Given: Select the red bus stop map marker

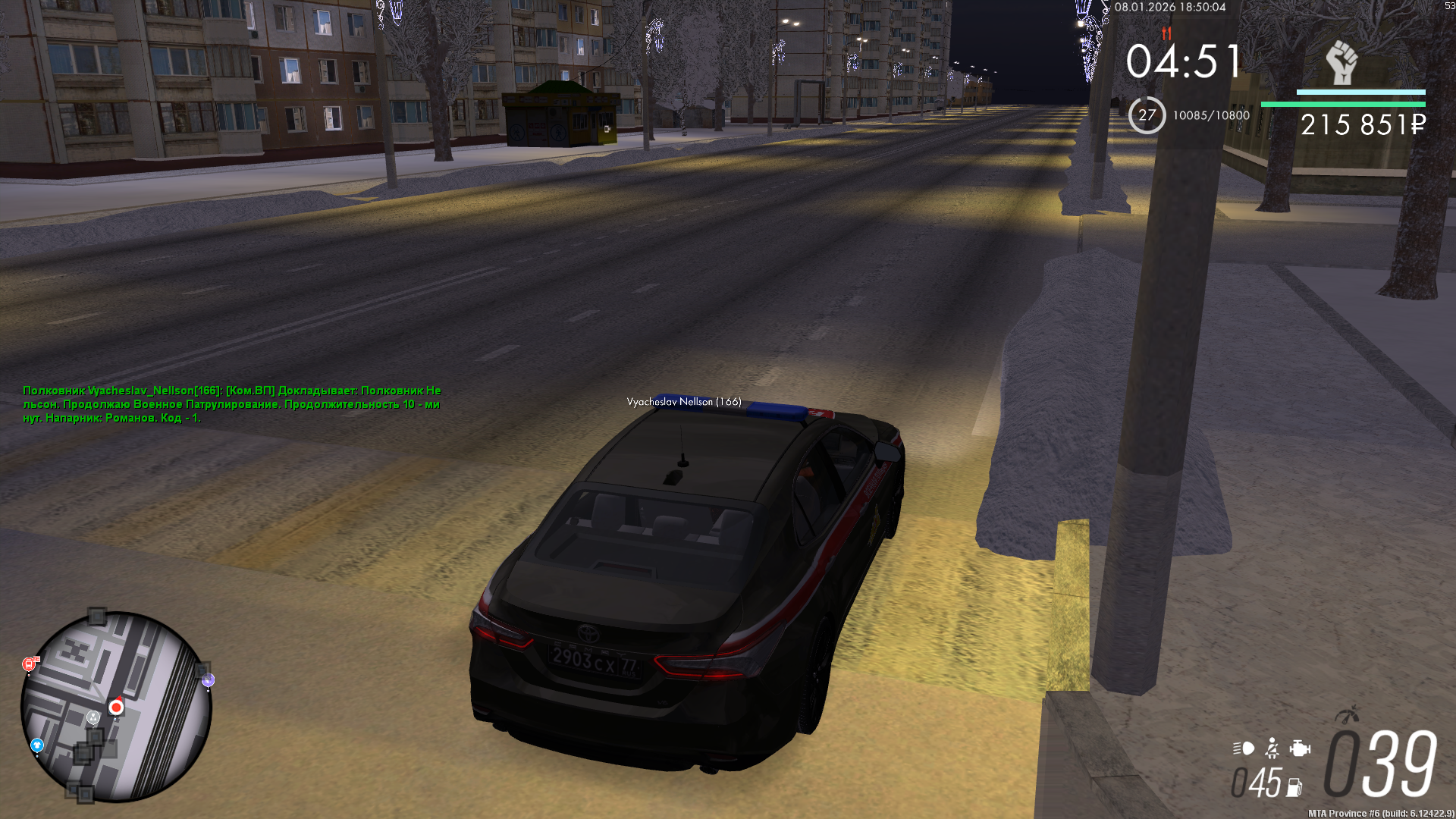Looking at the screenshot, I should coord(30,664).
